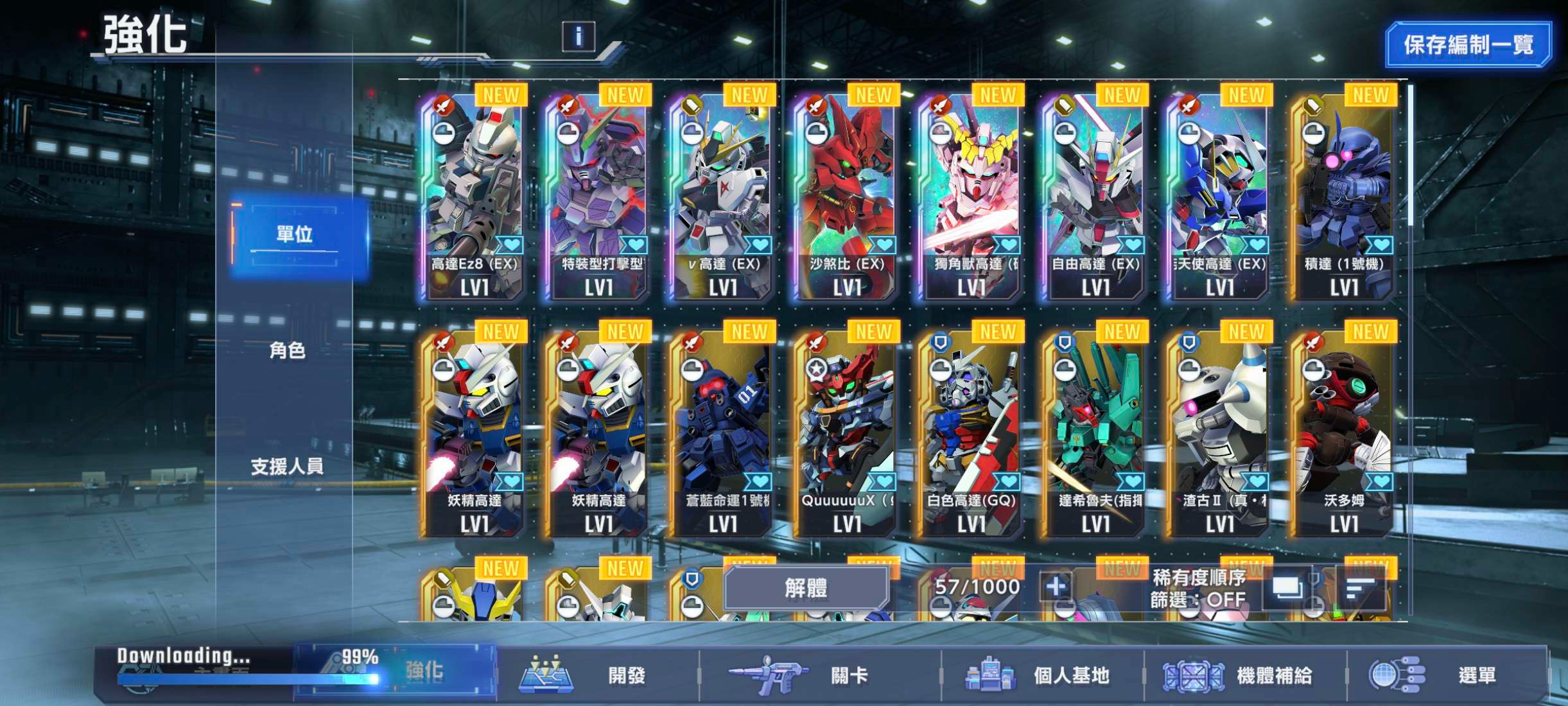Open the 保存編制一覽 saved formations list
Image resolution: width=1568 pixels, height=706 pixels.
coord(1468,45)
